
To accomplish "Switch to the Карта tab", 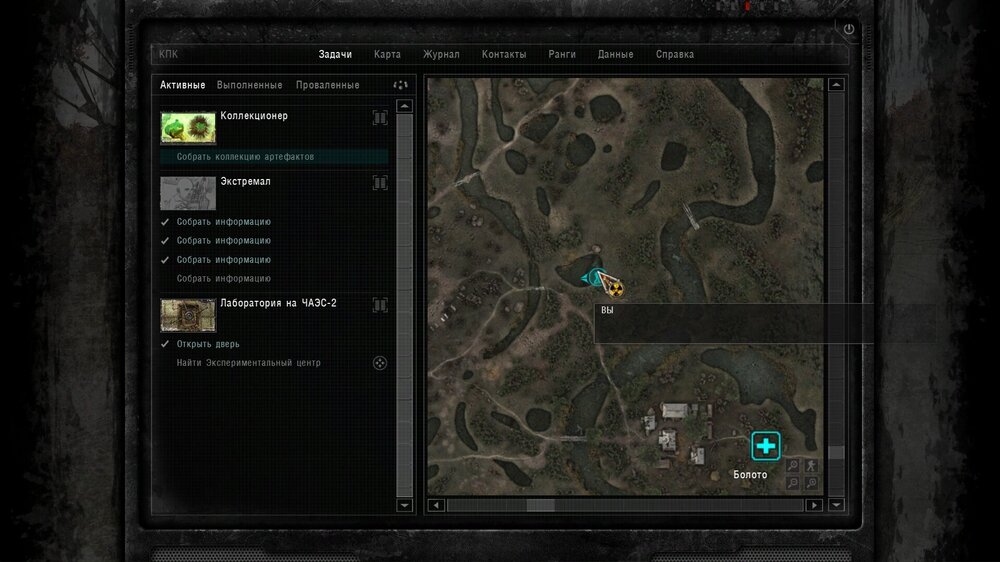I will [387, 55].
